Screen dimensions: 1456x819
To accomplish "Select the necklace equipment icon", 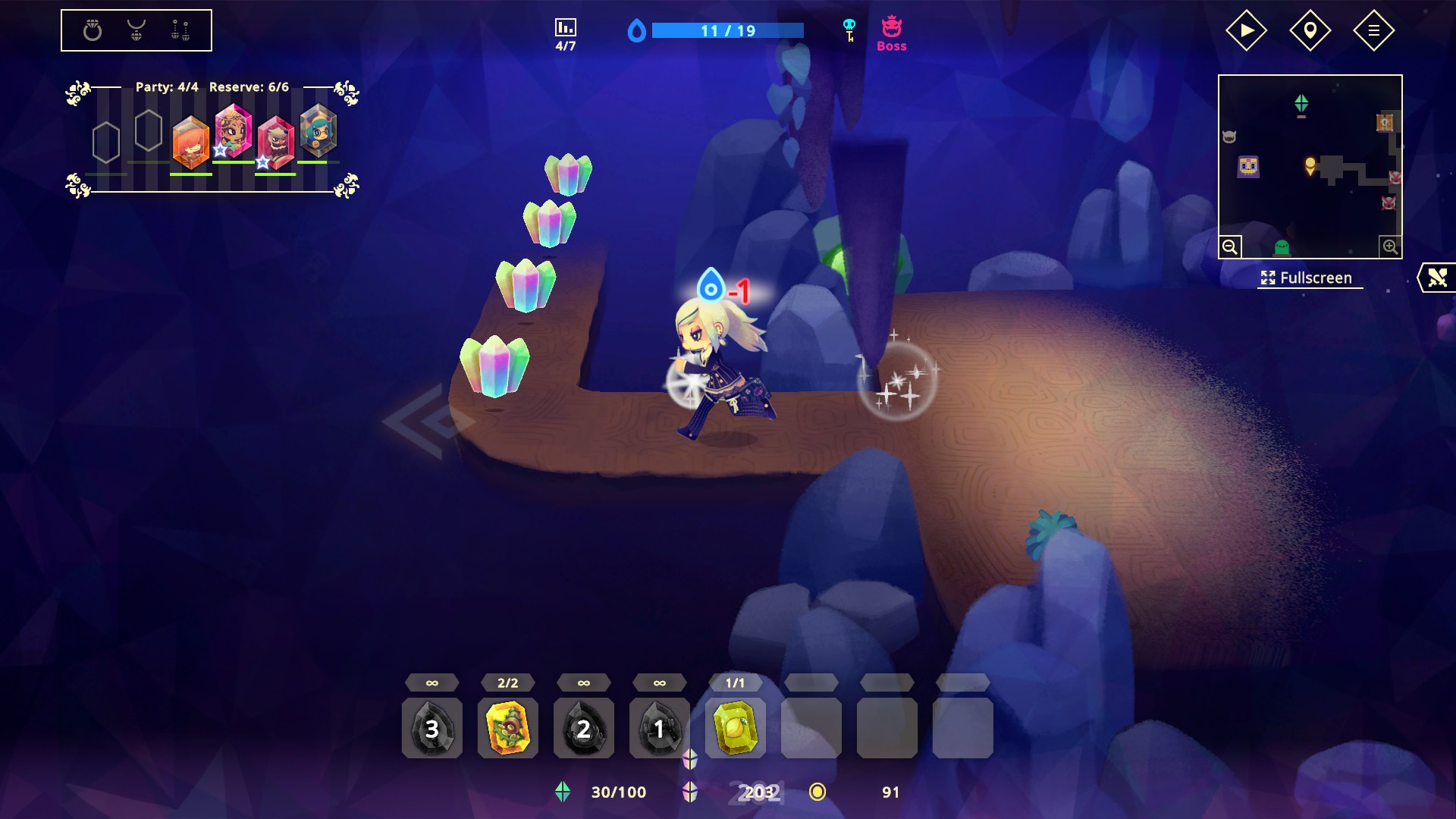I will pos(136,30).
